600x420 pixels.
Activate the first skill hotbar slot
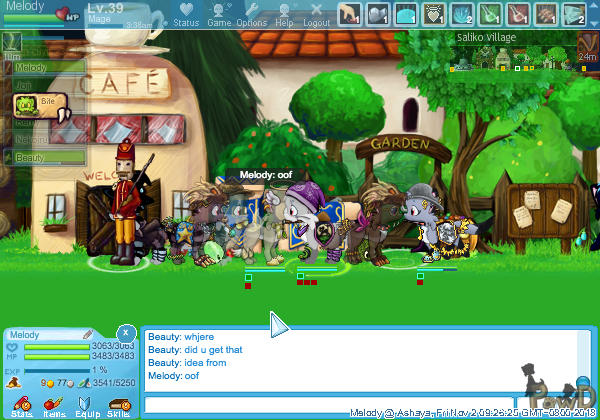pyautogui.click(x=349, y=14)
